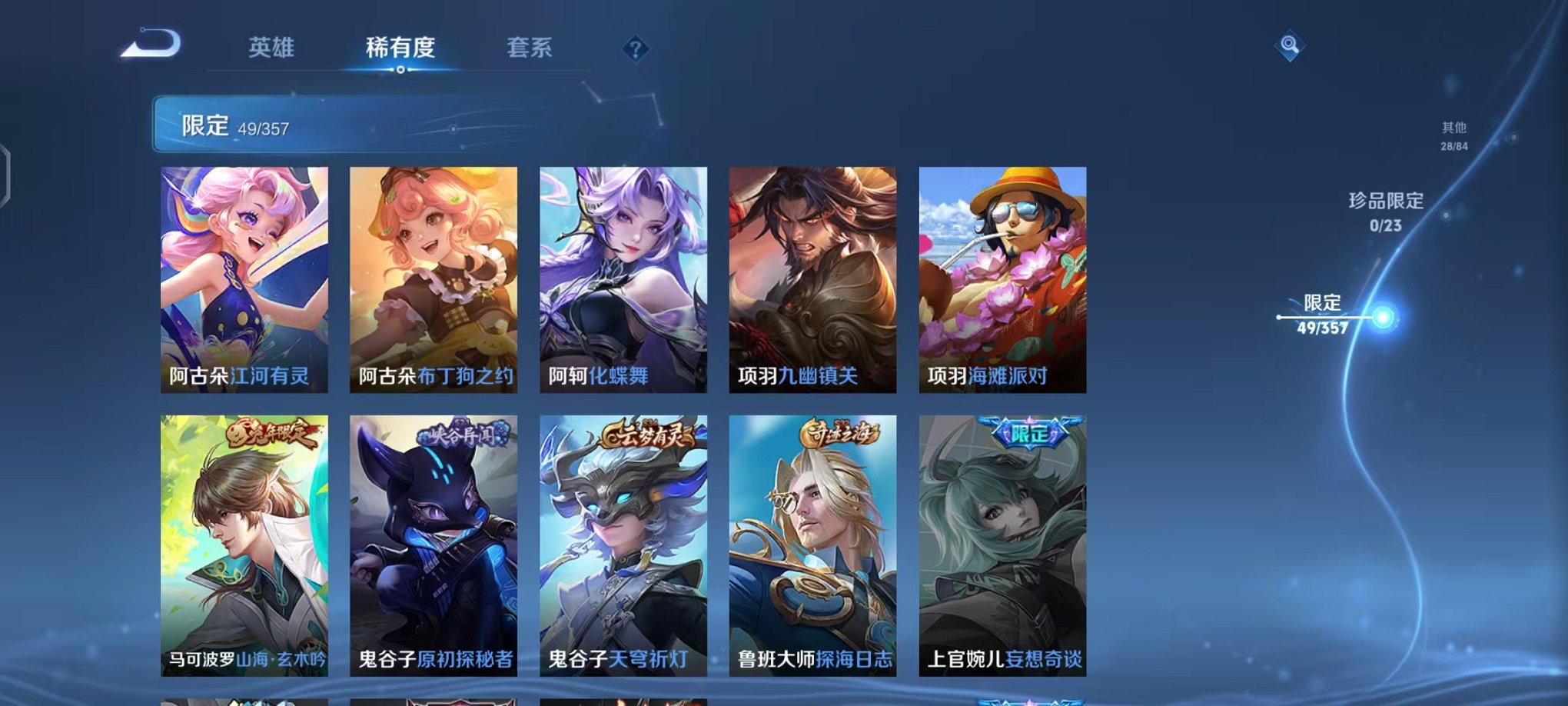Click the question mark help icon
This screenshot has width=1568, height=706.
click(x=634, y=50)
